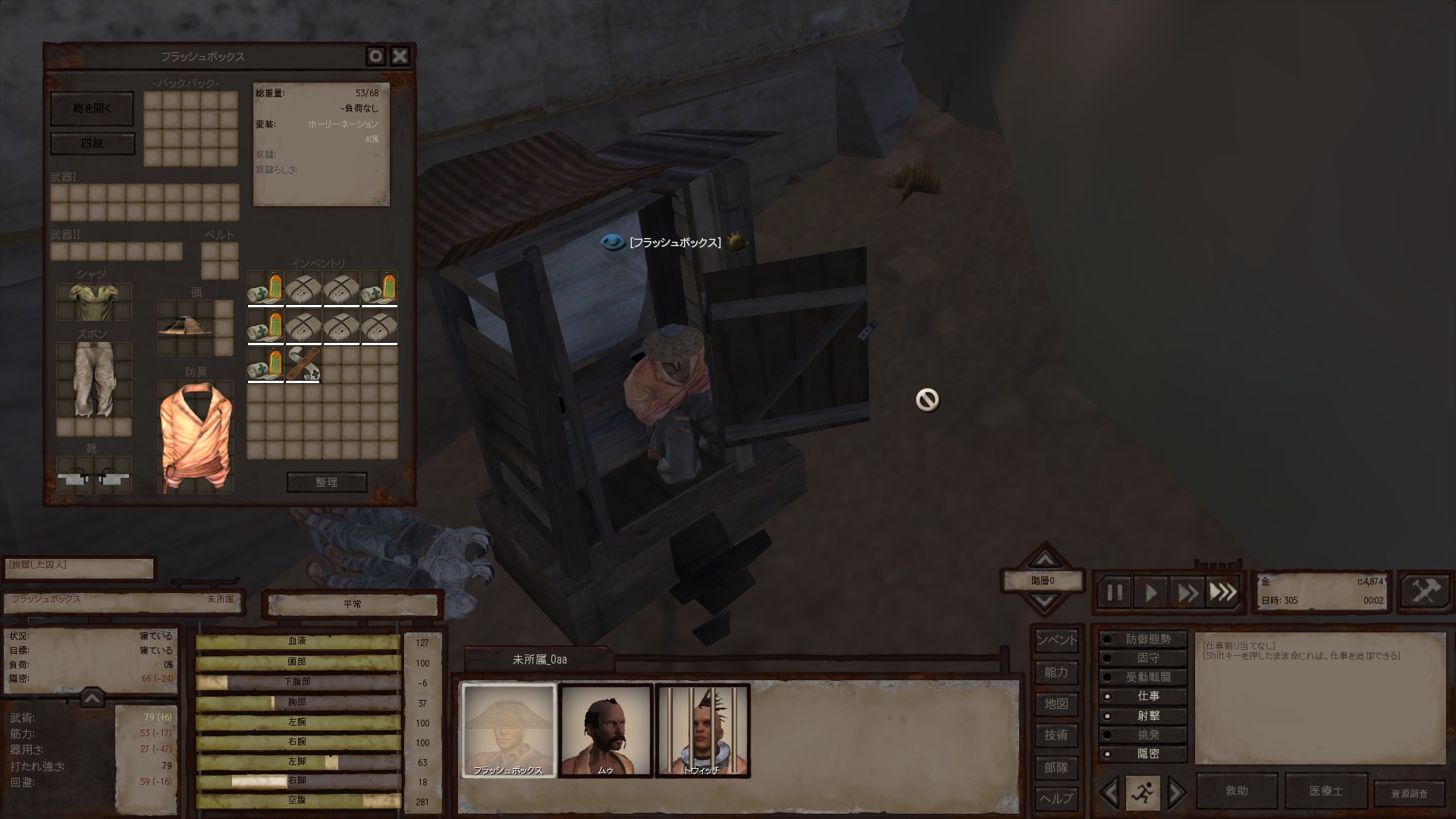This screenshot has height=819, width=1456.
Task: Select the equipped orange armor wrap
Action: click(195, 437)
